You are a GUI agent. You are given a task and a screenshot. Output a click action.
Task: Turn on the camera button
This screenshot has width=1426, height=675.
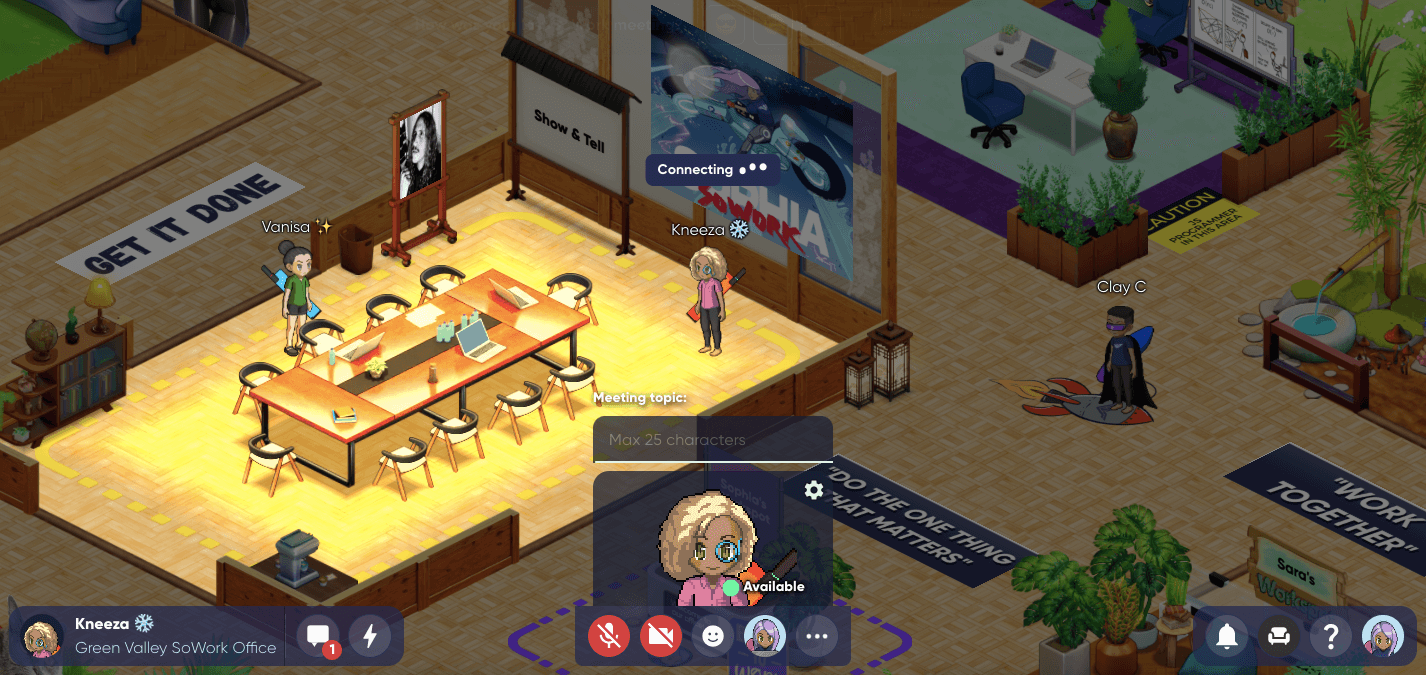(661, 635)
